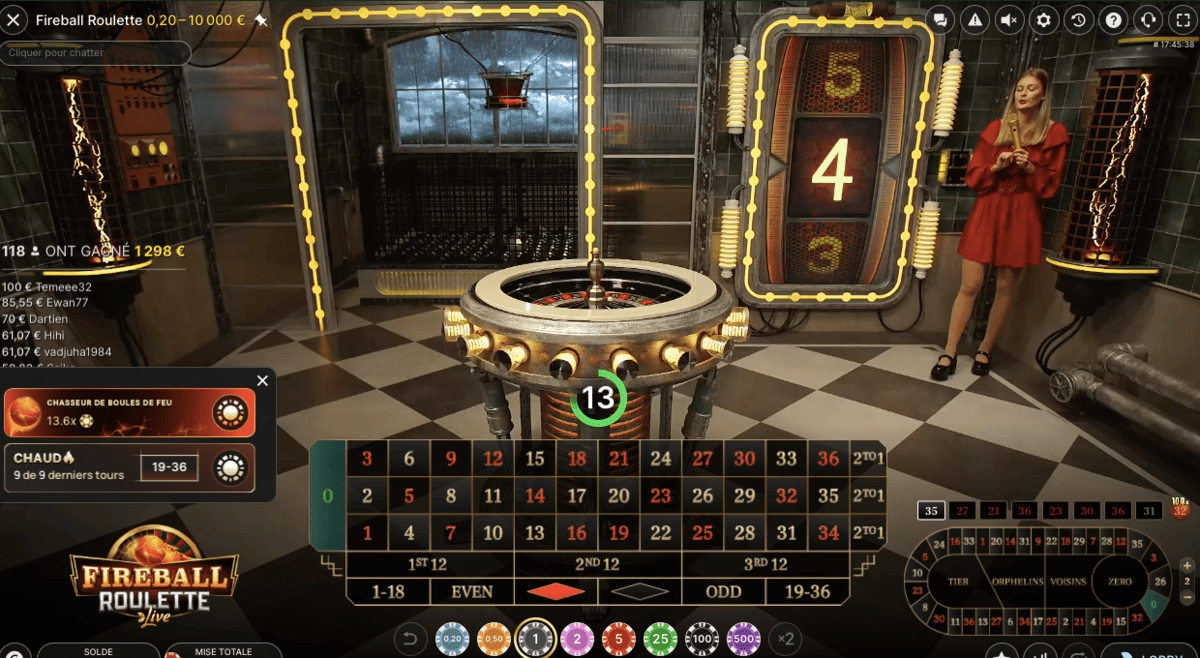Double bets with the ×2 button
The width and height of the screenshot is (1200, 658).
[x=785, y=638]
